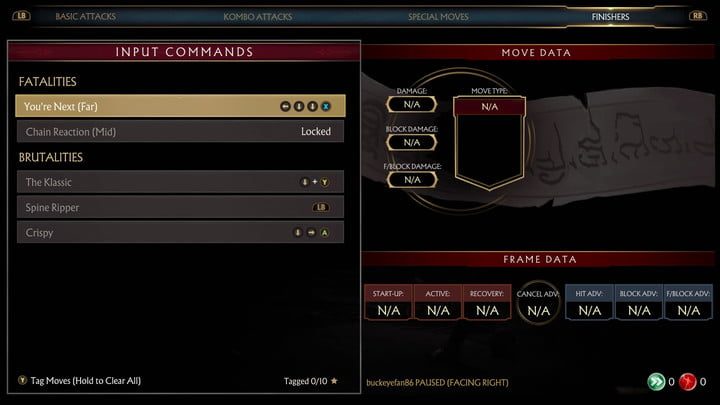Open the Kombo Attacks tab

point(259,17)
